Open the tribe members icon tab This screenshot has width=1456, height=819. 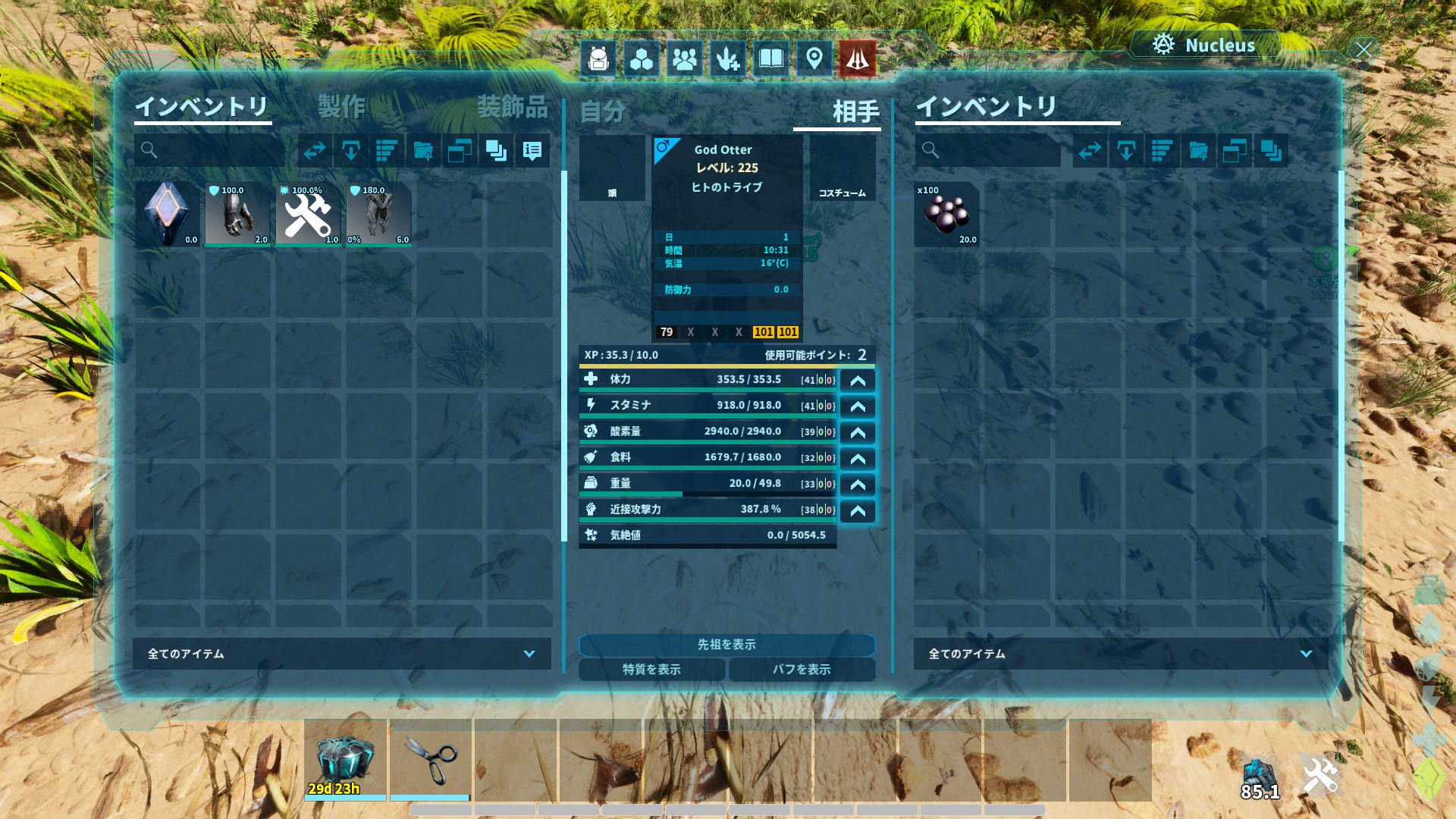click(684, 58)
